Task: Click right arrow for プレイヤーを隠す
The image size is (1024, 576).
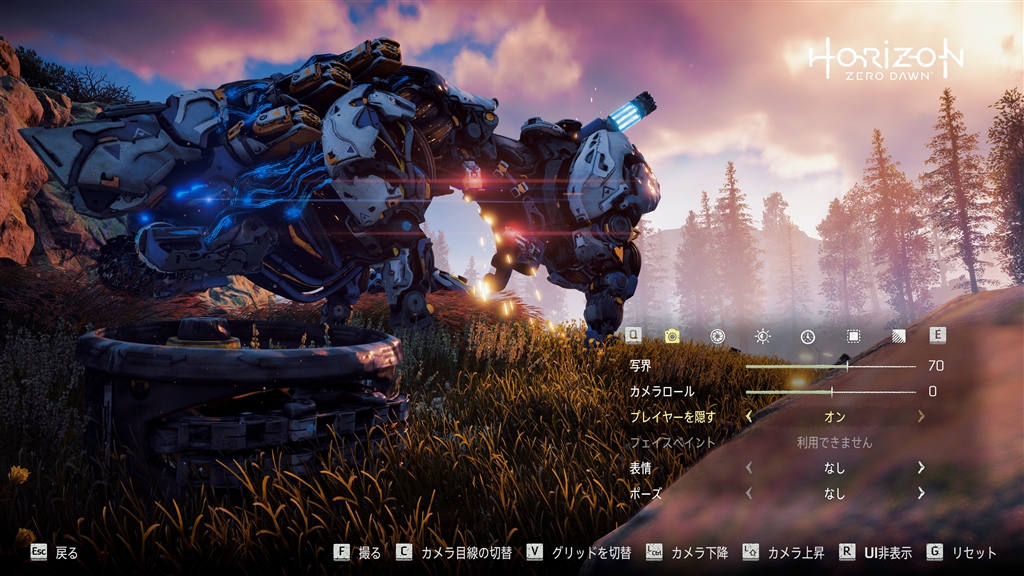Action: coord(920,416)
